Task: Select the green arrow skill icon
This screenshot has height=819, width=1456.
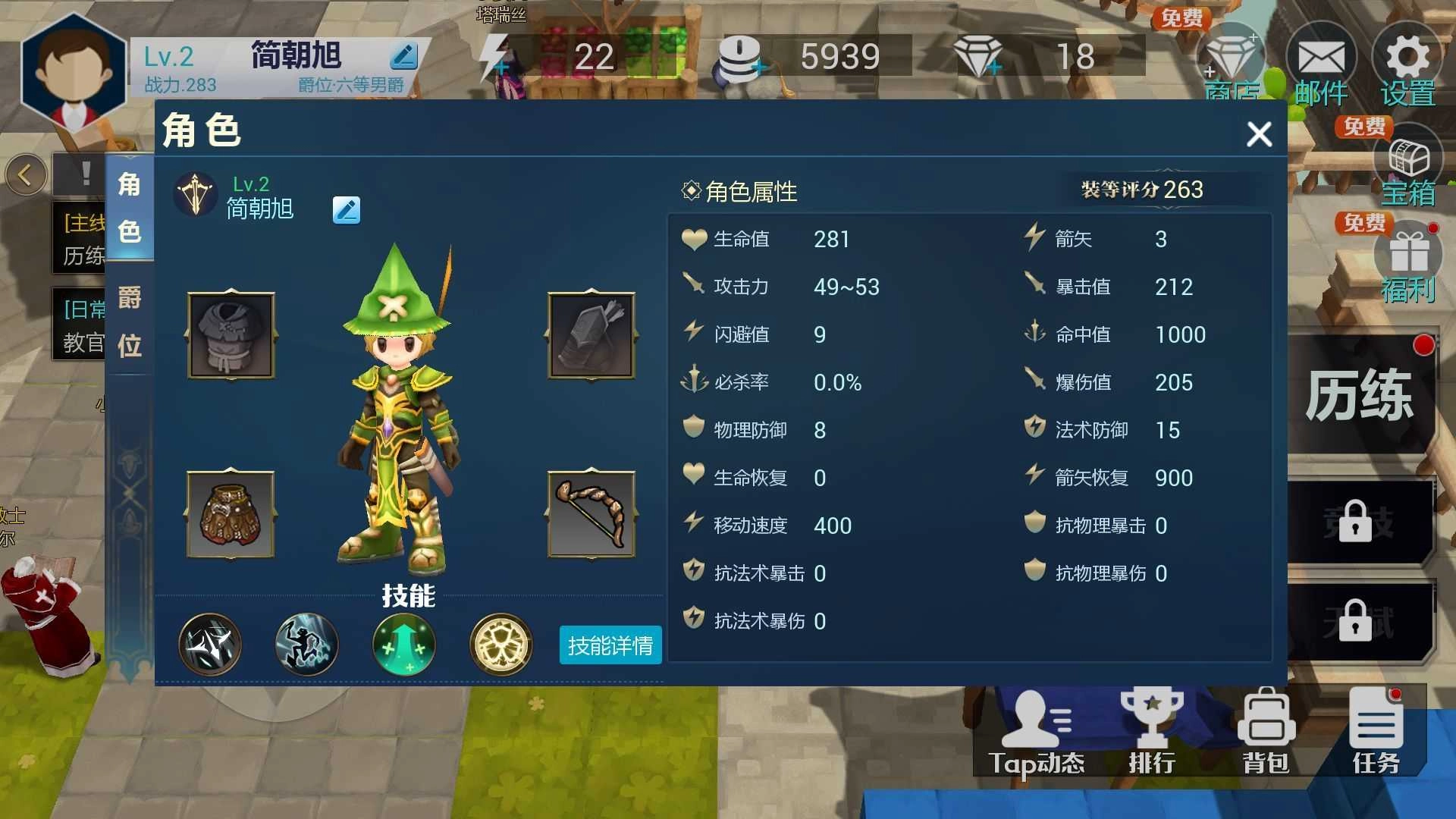Action: point(404,645)
